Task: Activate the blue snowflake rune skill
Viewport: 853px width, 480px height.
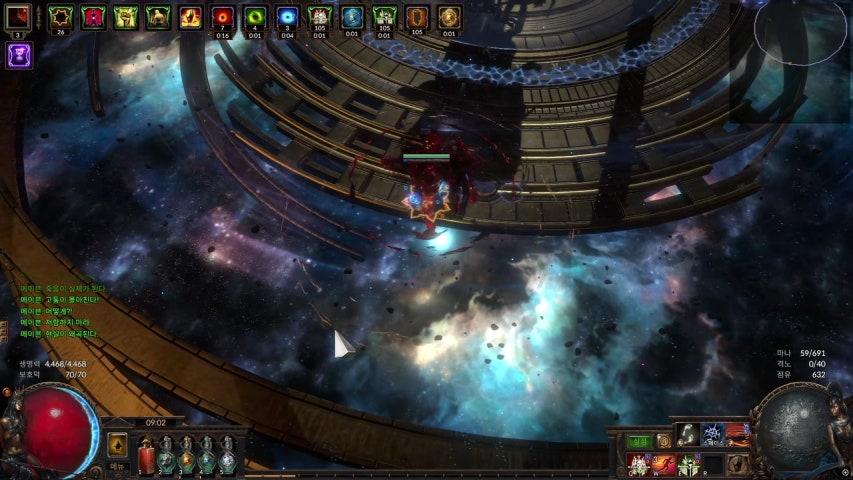Action: pos(713,433)
